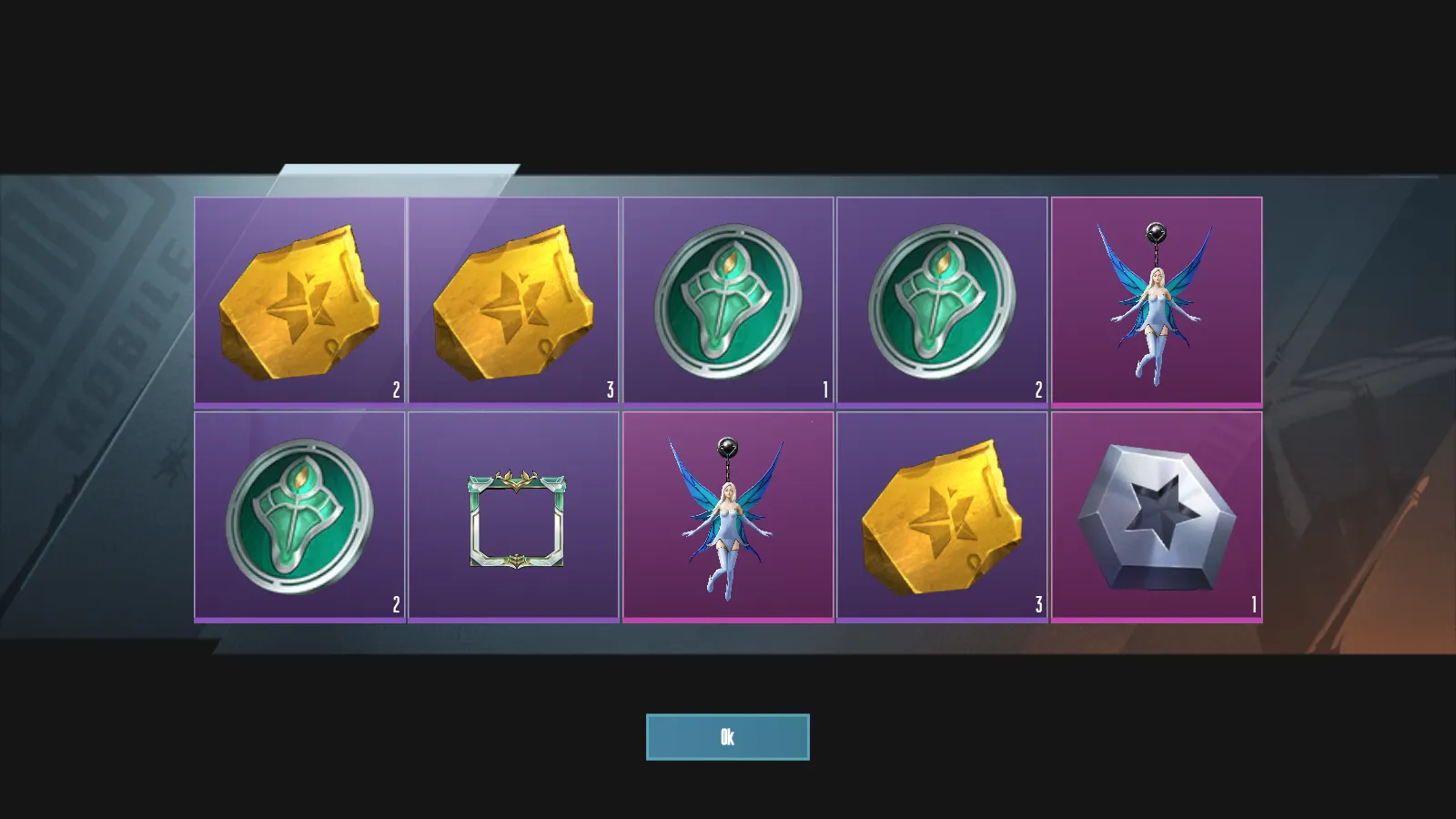Click the quantity 1 badge on the candle medallion
The image size is (1456, 819).
pyautogui.click(x=824, y=388)
